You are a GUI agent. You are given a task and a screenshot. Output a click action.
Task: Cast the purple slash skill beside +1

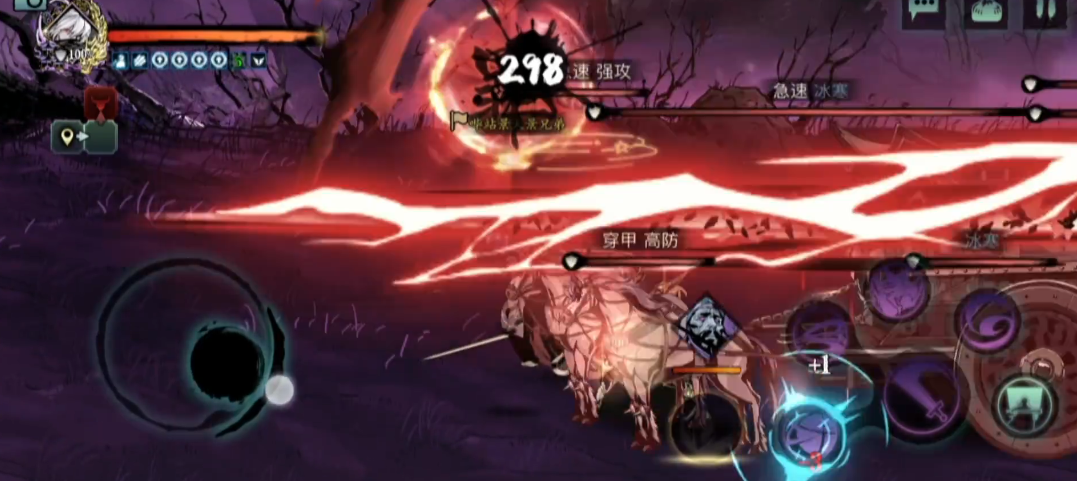coord(822,329)
